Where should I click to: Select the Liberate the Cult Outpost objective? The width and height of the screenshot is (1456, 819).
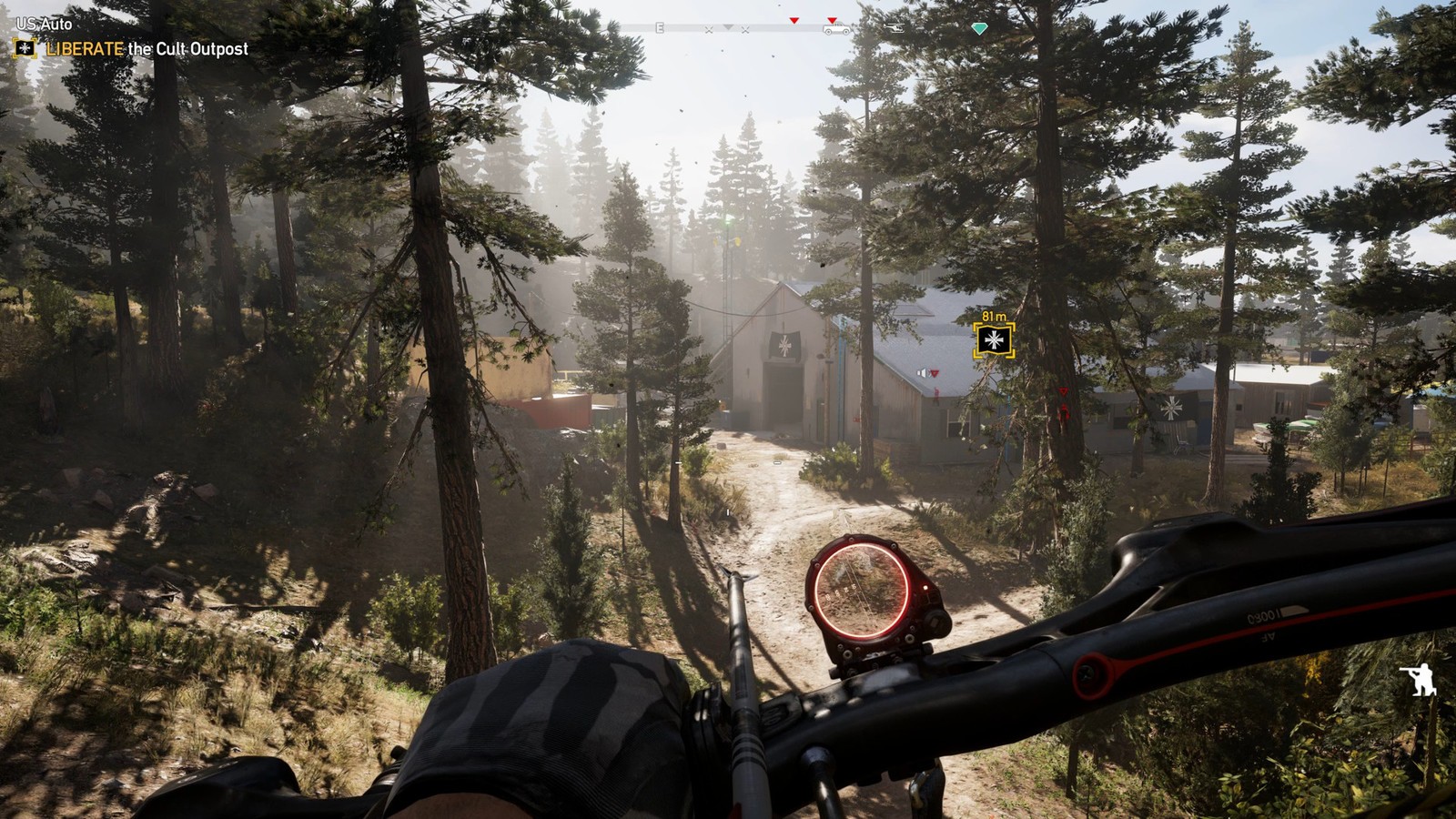pyautogui.click(x=147, y=49)
